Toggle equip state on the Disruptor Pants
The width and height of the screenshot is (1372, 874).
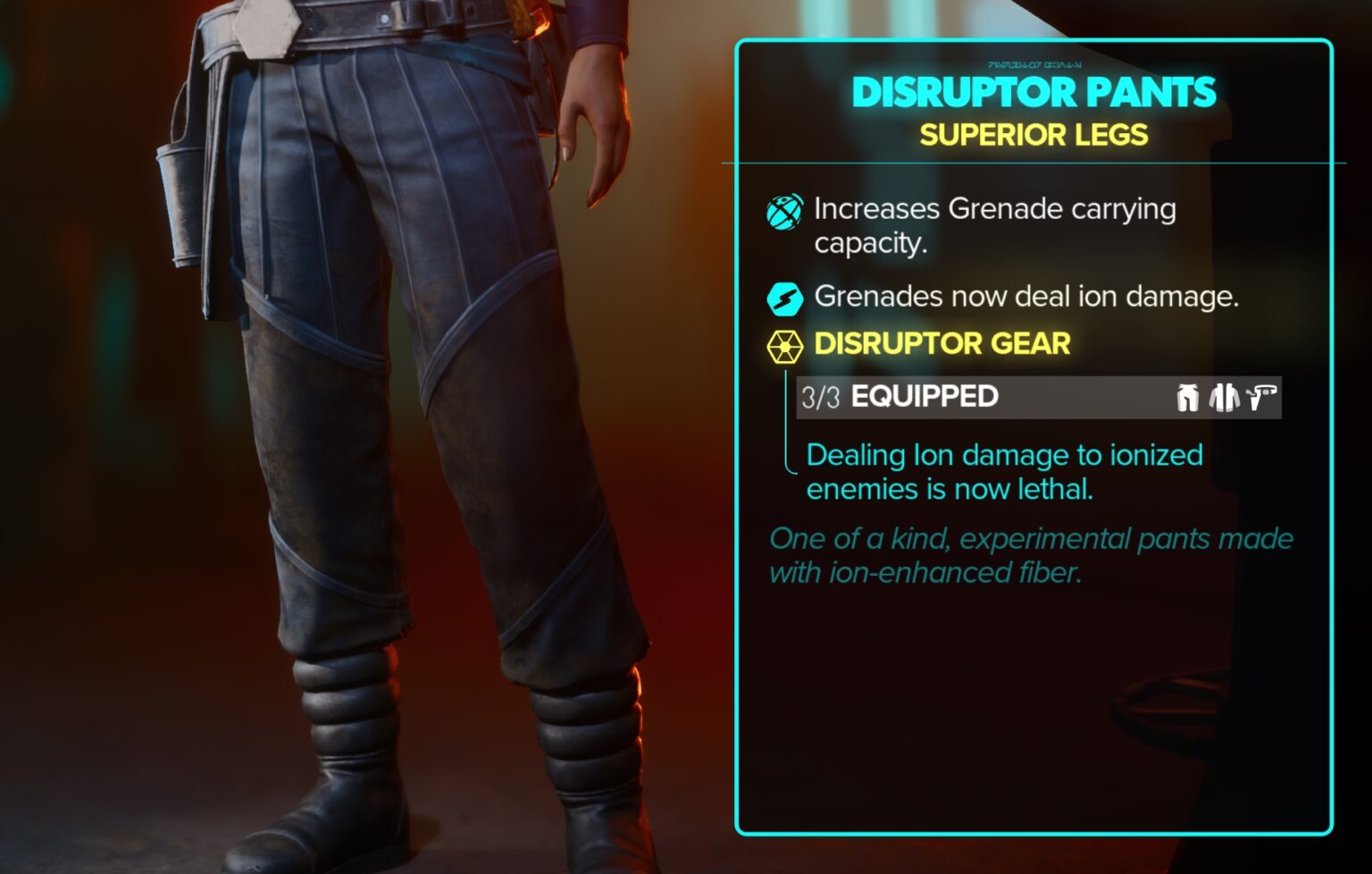[x=1032, y=92]
